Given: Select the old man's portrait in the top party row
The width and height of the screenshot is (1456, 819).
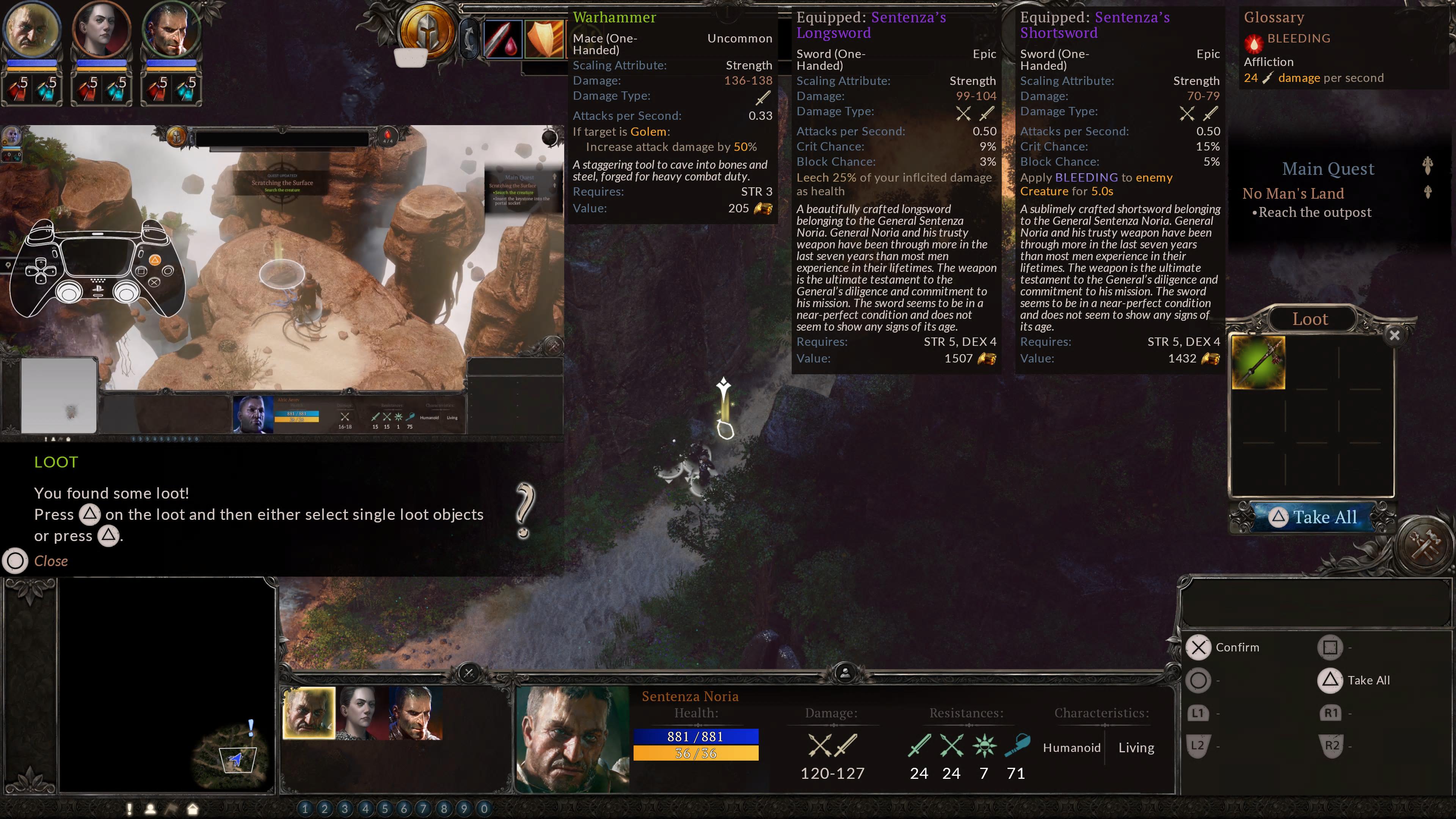Looking at the screenshot, I should 31,30.
